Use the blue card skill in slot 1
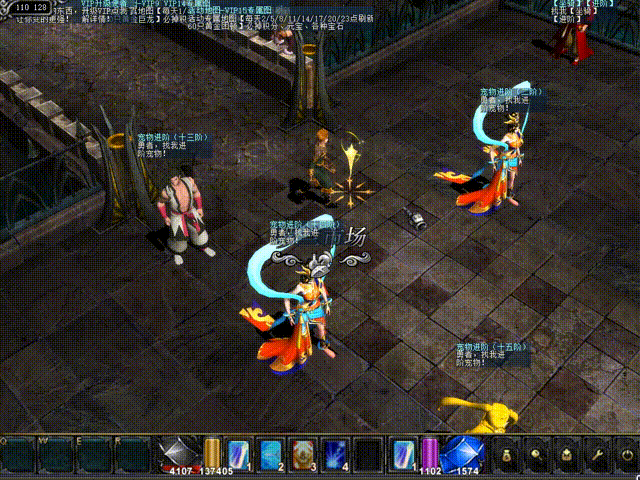This screenshot has height=480, width=640. pyautogui.click(x=240, y=454)
